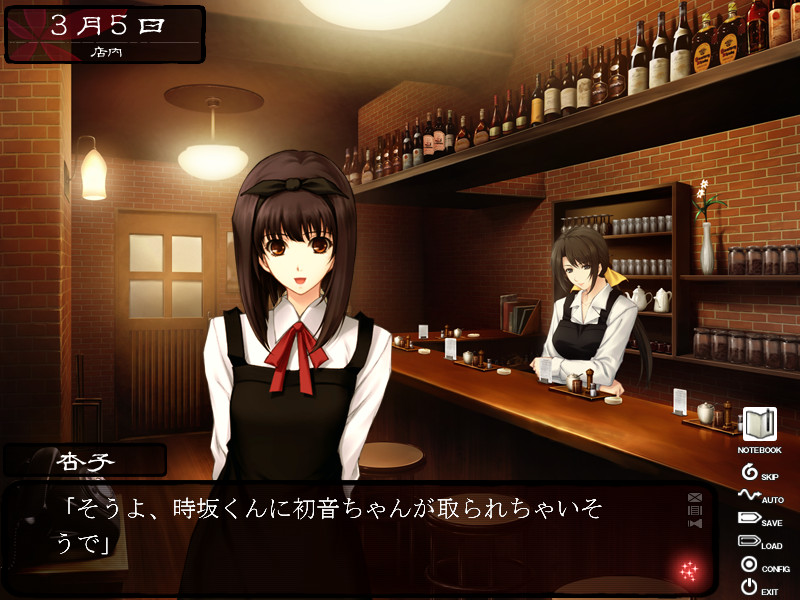Click the bow-tie shaped dialogue icon
This screenshot has width=800, height=600.
point(695,523)
